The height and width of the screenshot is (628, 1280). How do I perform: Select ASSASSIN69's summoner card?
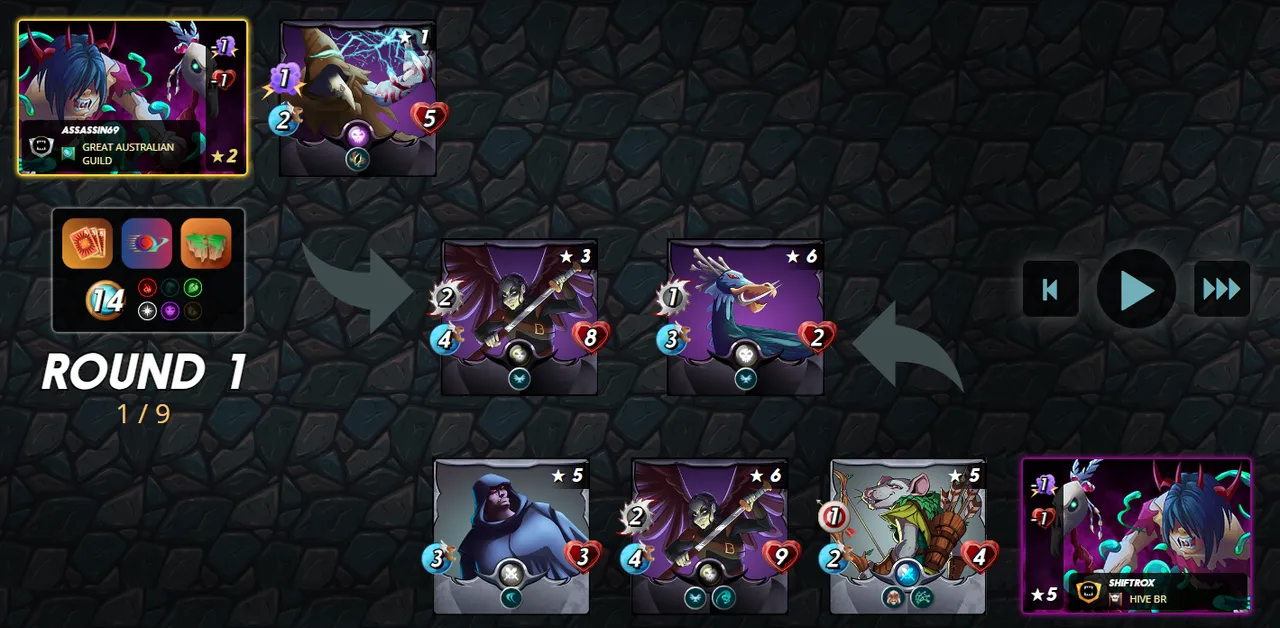pos(132,97)
